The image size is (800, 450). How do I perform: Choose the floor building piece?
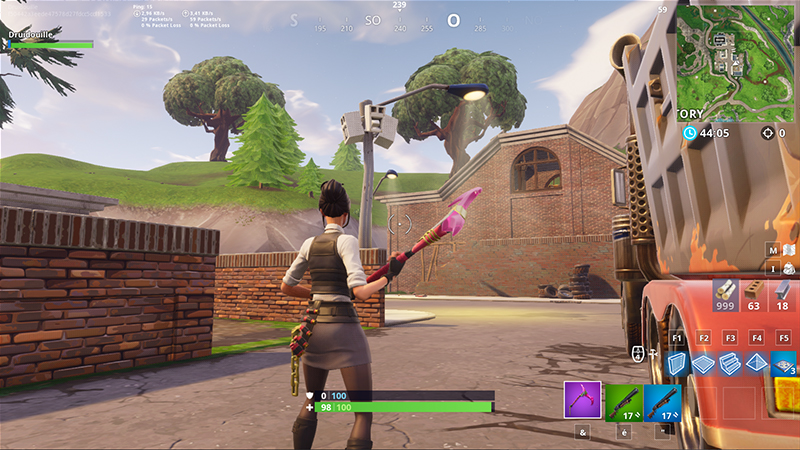tap(704, 363)
